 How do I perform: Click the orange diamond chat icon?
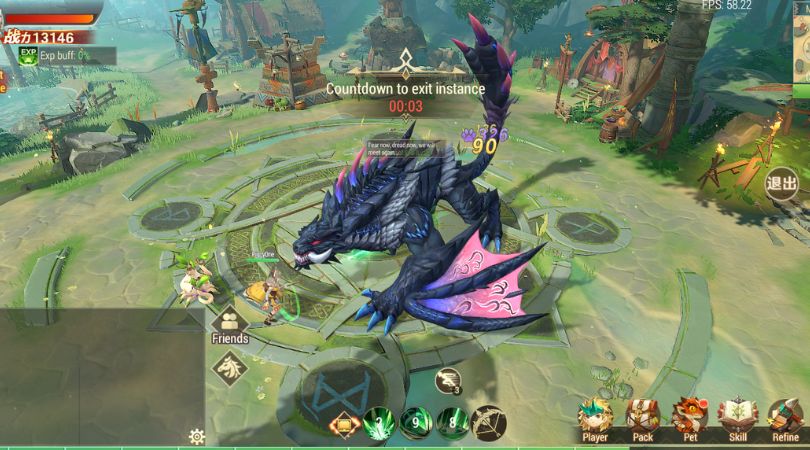343,425
